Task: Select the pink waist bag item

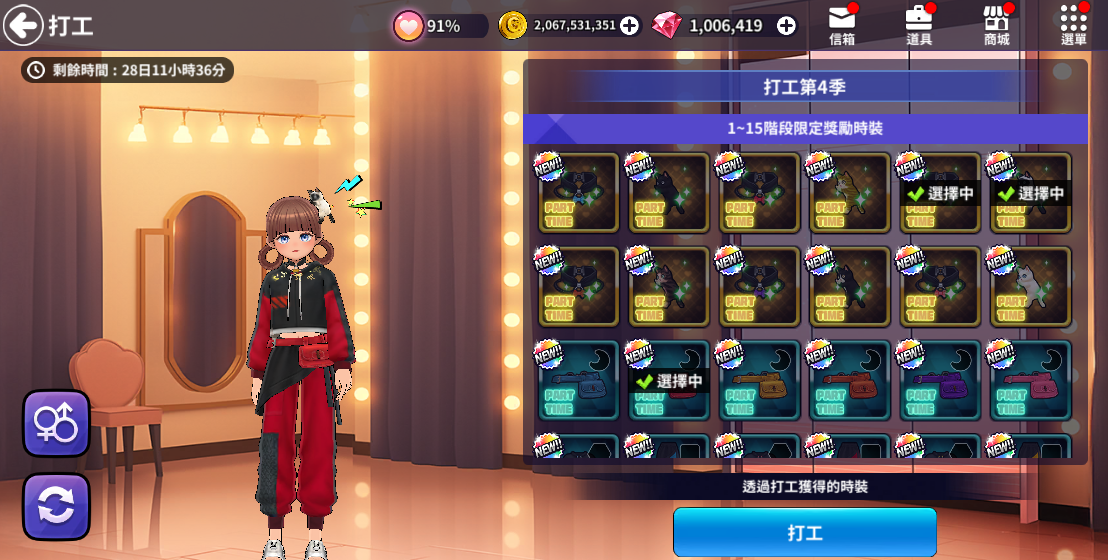Action: click(1030, 381)
